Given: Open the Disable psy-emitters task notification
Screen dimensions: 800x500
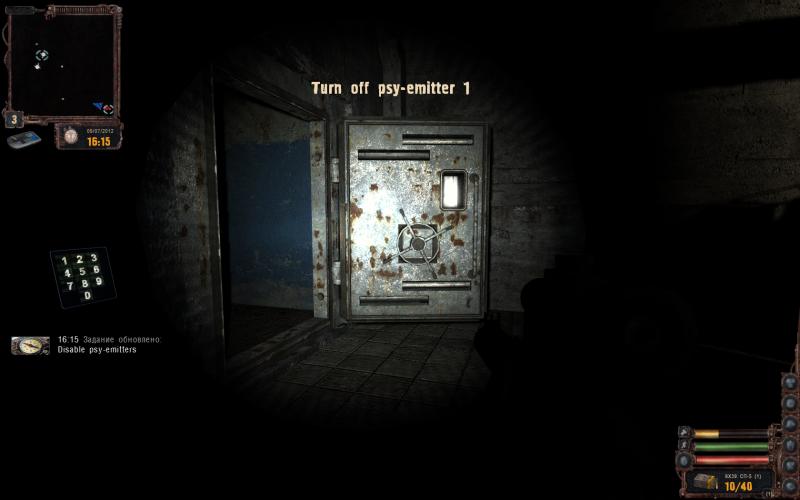Looking at the screenshot, I should tap(96, 349).
